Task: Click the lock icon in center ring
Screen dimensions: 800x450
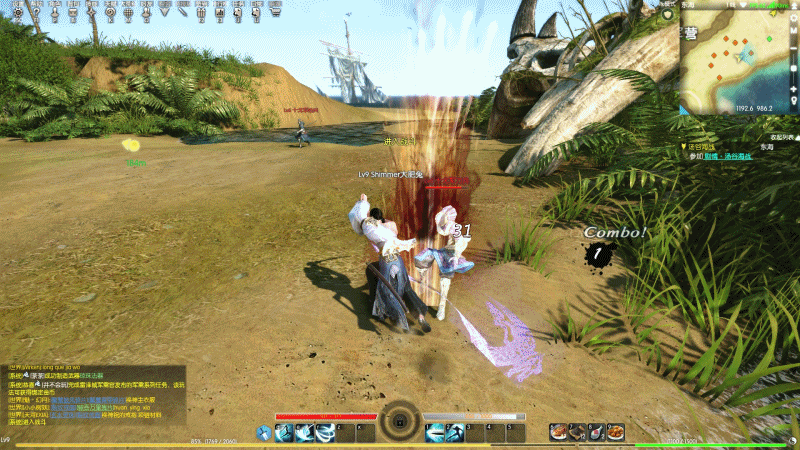Action: pyautogui.click(x=400, y=422)
